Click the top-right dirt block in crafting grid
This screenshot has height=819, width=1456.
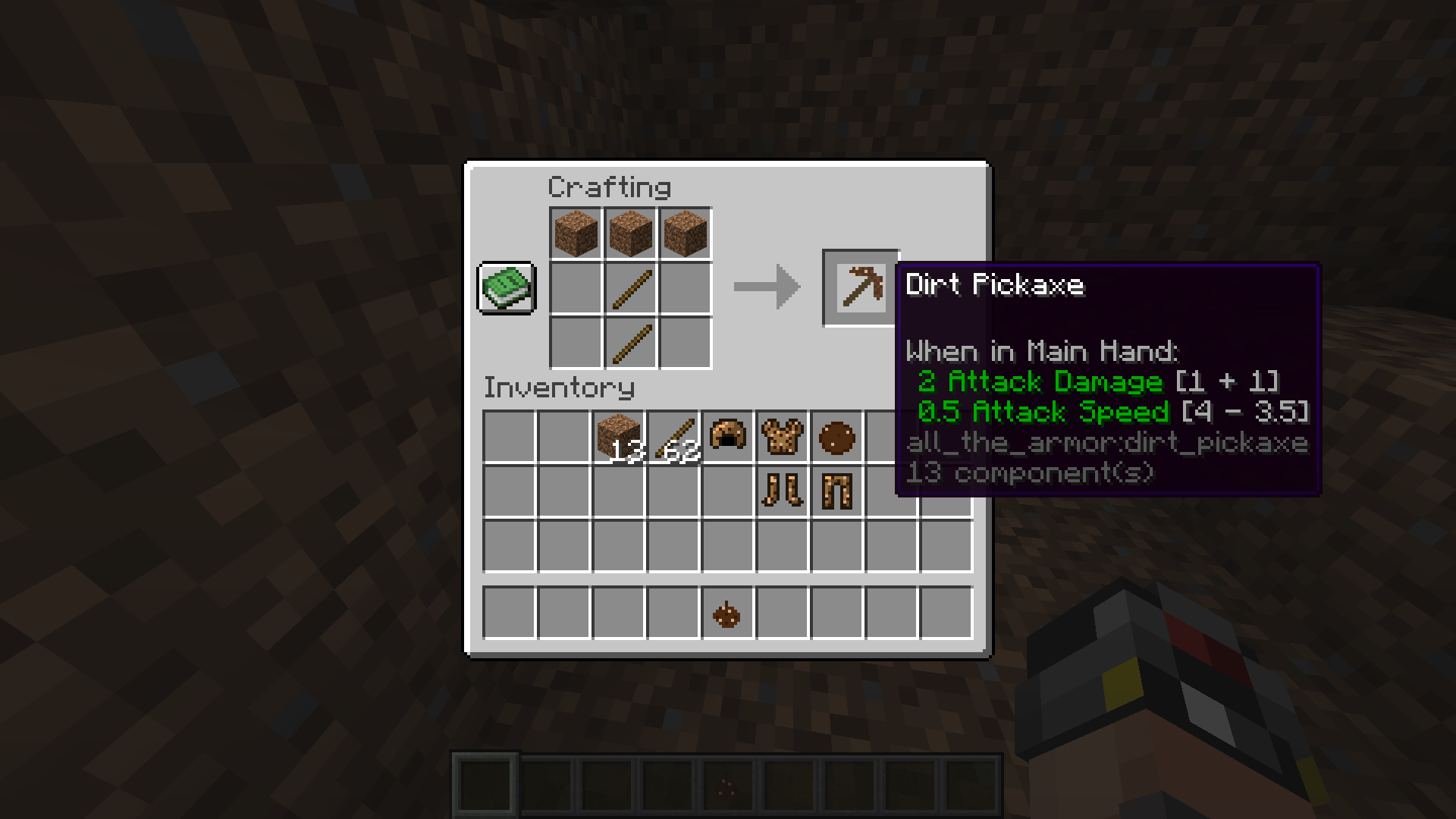(x=684, y=234)
